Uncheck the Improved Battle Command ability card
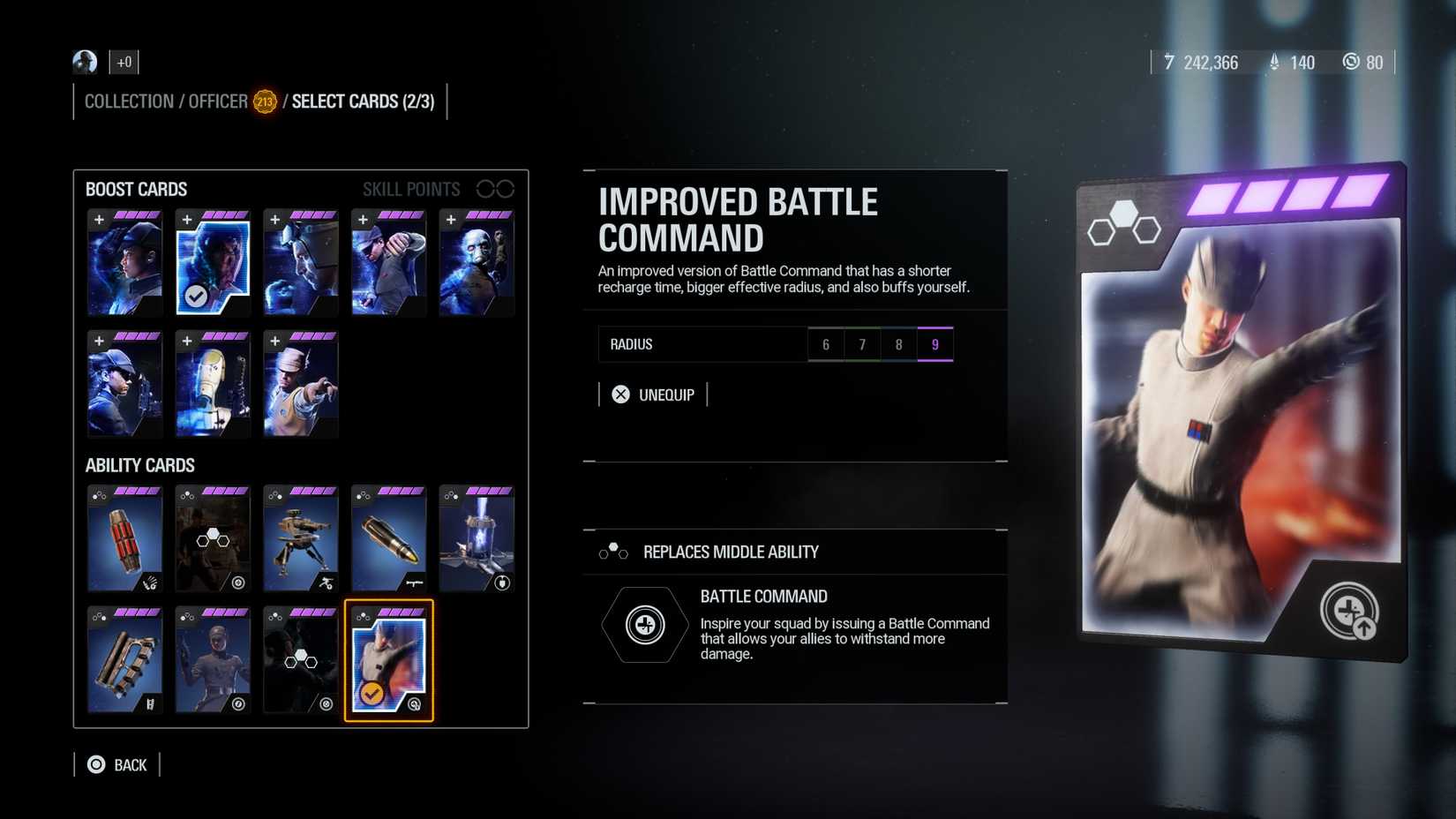Screen dimensions: 1456x819 pos(389,660)
